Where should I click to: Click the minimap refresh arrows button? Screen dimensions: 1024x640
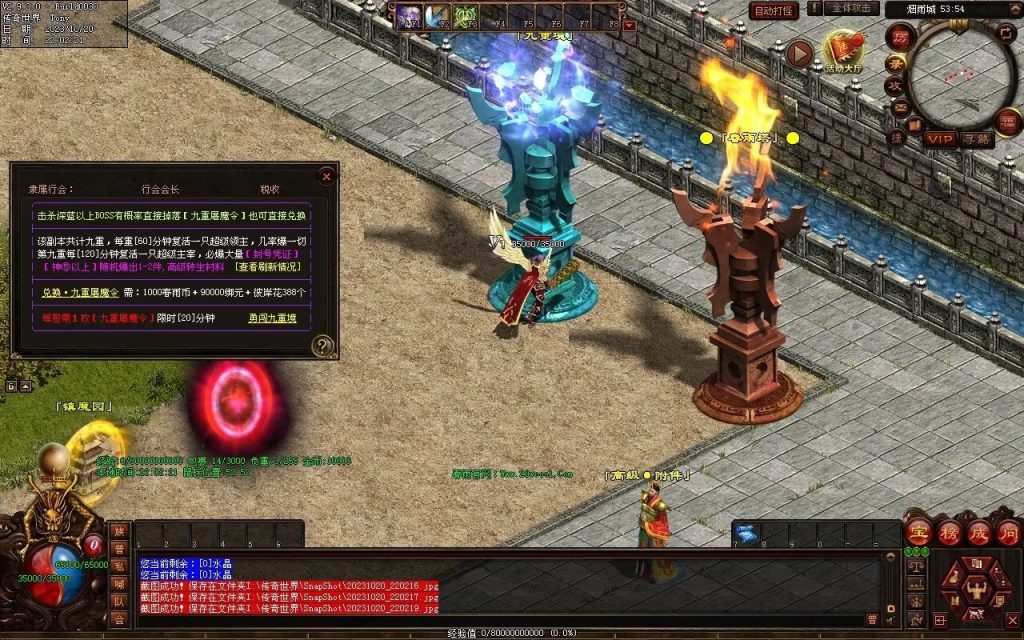pyautogui.click(x=1008, y=35)
